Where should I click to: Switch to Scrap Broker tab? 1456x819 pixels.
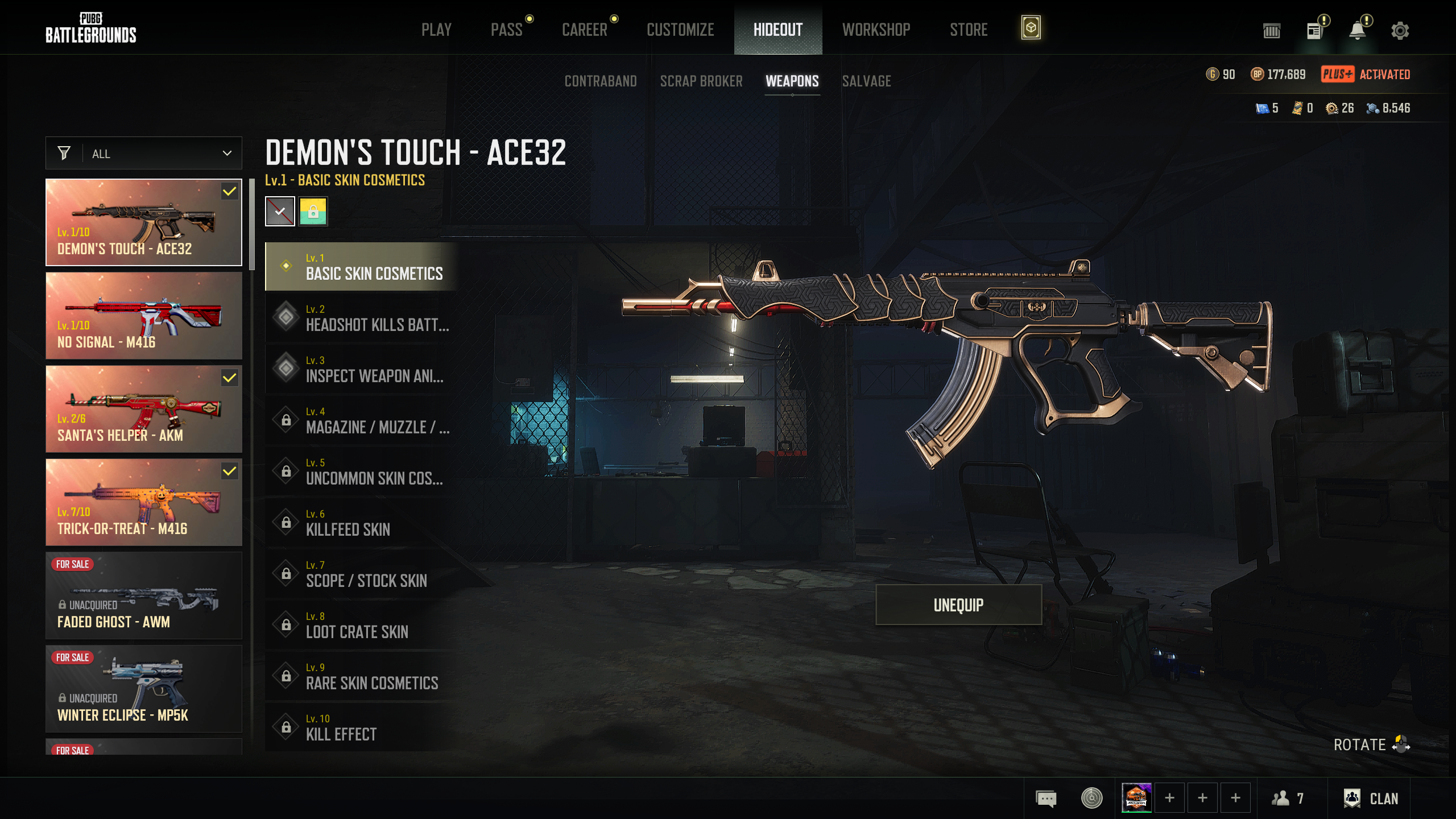[701, 81]
